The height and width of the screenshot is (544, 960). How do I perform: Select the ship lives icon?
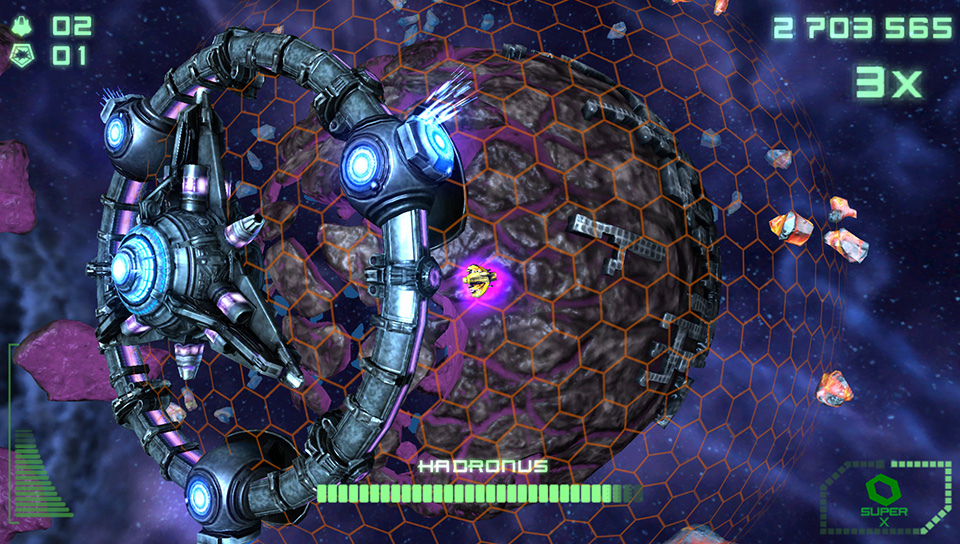tap(23, 26)
